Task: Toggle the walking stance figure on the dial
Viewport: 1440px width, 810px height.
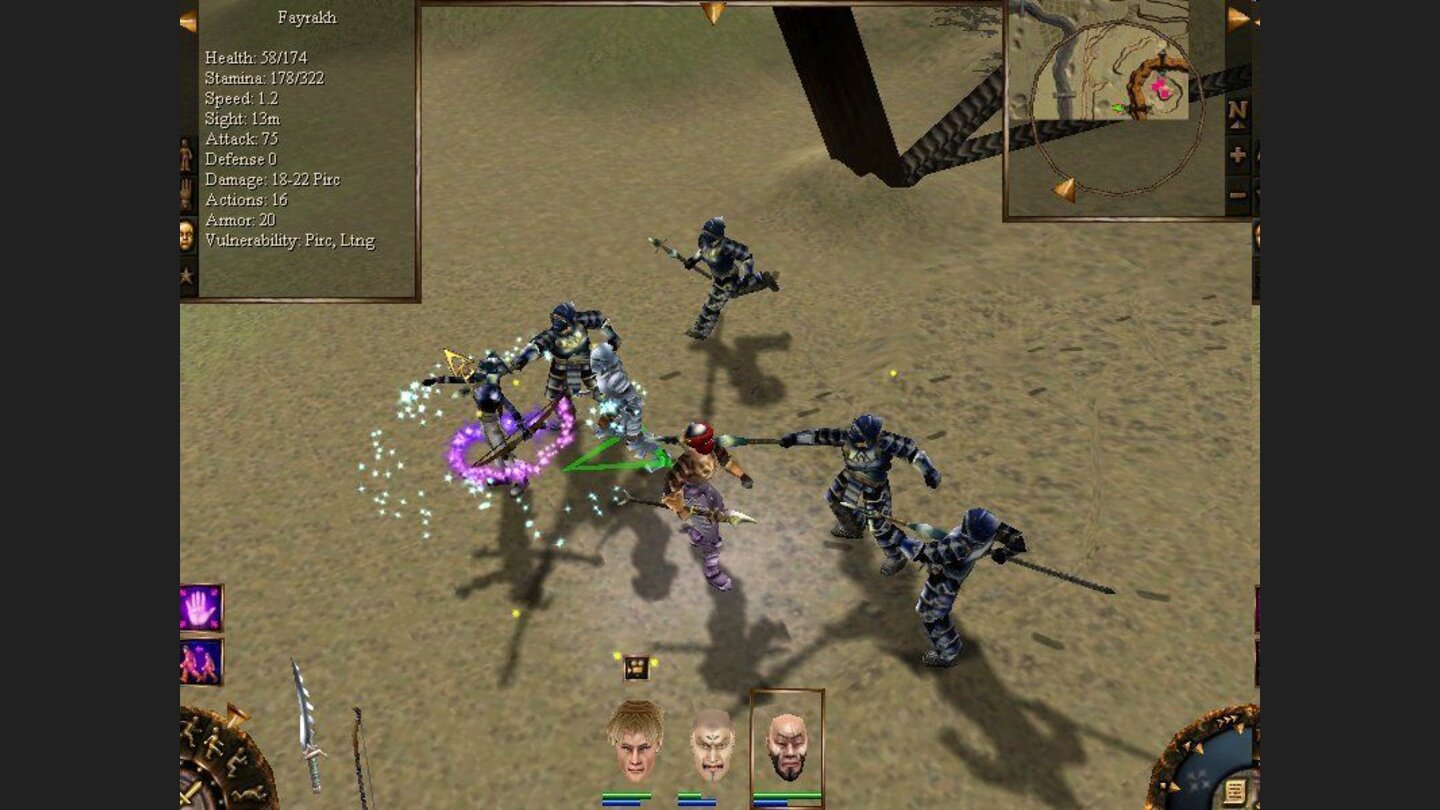Action: click(x=214, y=742)
